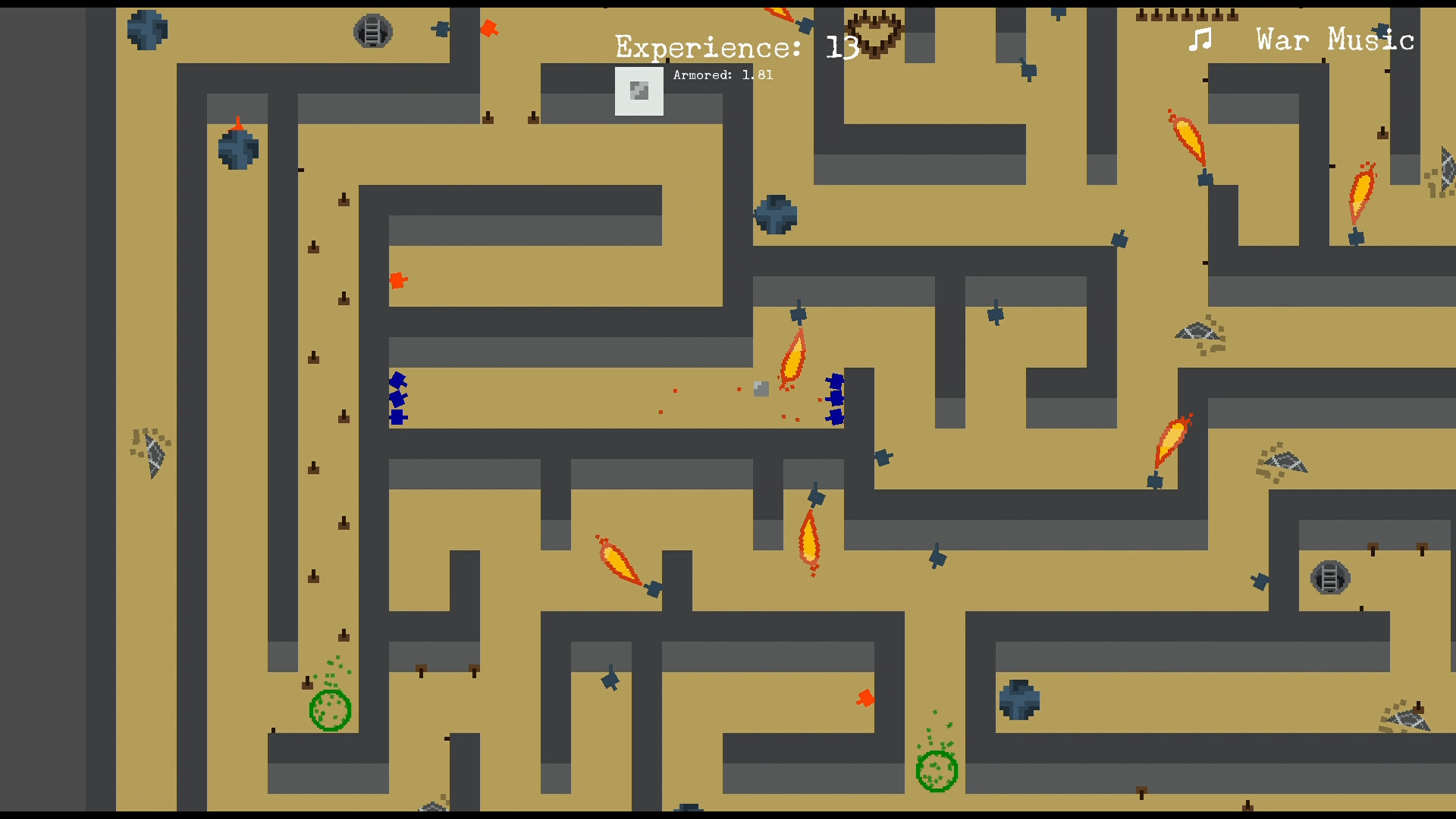Click the orange tank in the left corridor

[398, 281]
